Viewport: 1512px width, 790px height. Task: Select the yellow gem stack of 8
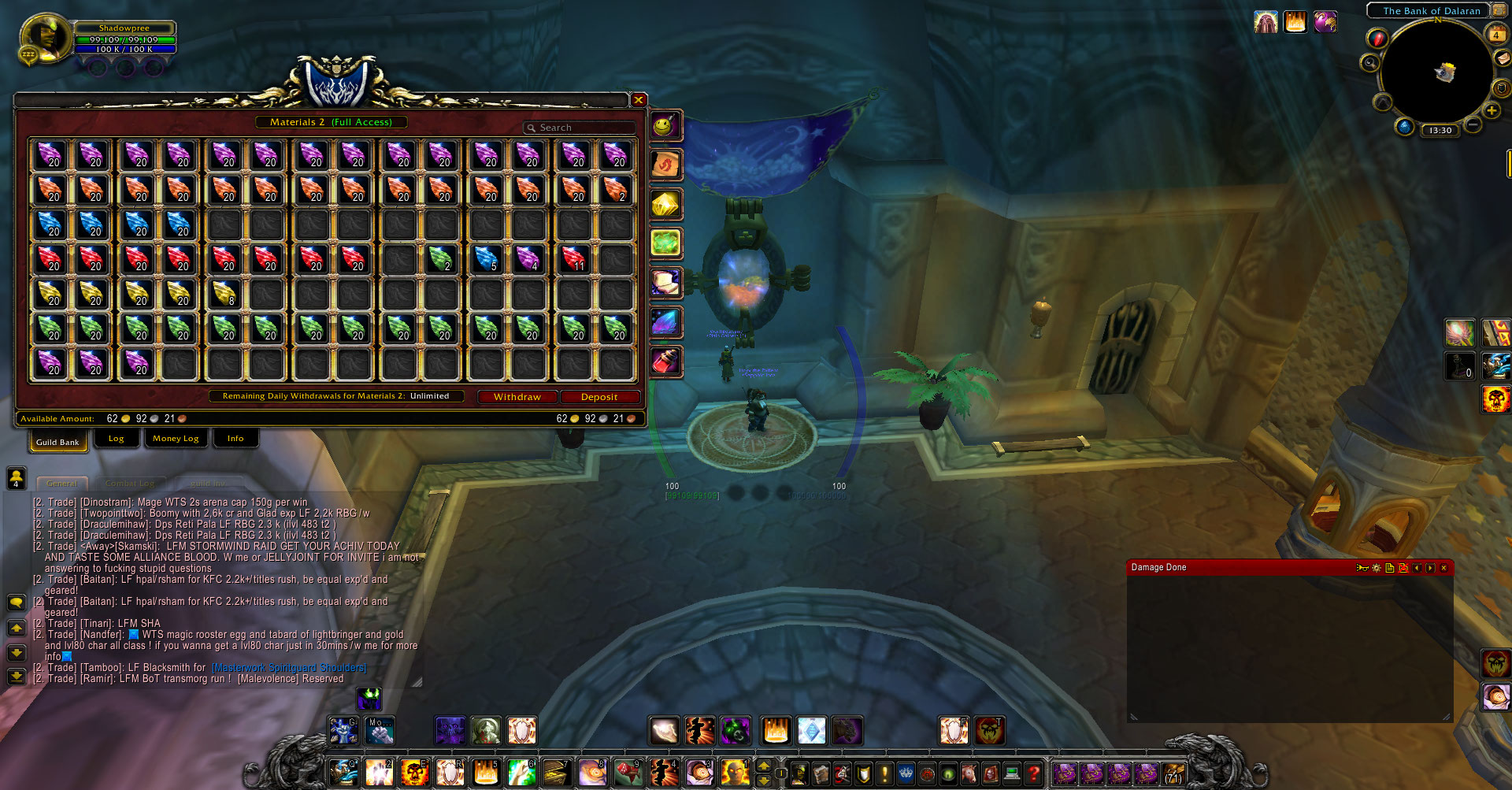coord(224,293)
